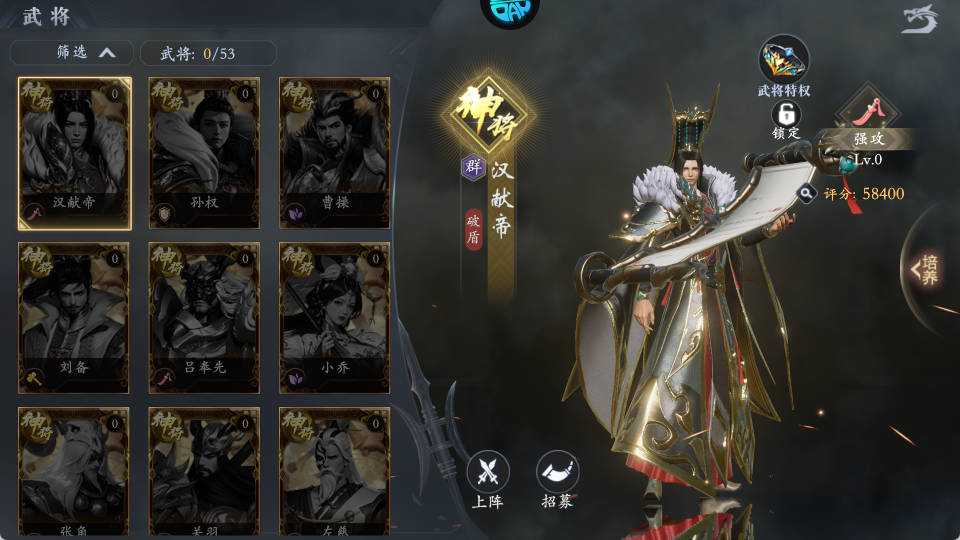Viewport: 960px width, 540px height.
Task: Choose the 吕奉先 general card
Action: pyautogui.click(x=204, y=317)
